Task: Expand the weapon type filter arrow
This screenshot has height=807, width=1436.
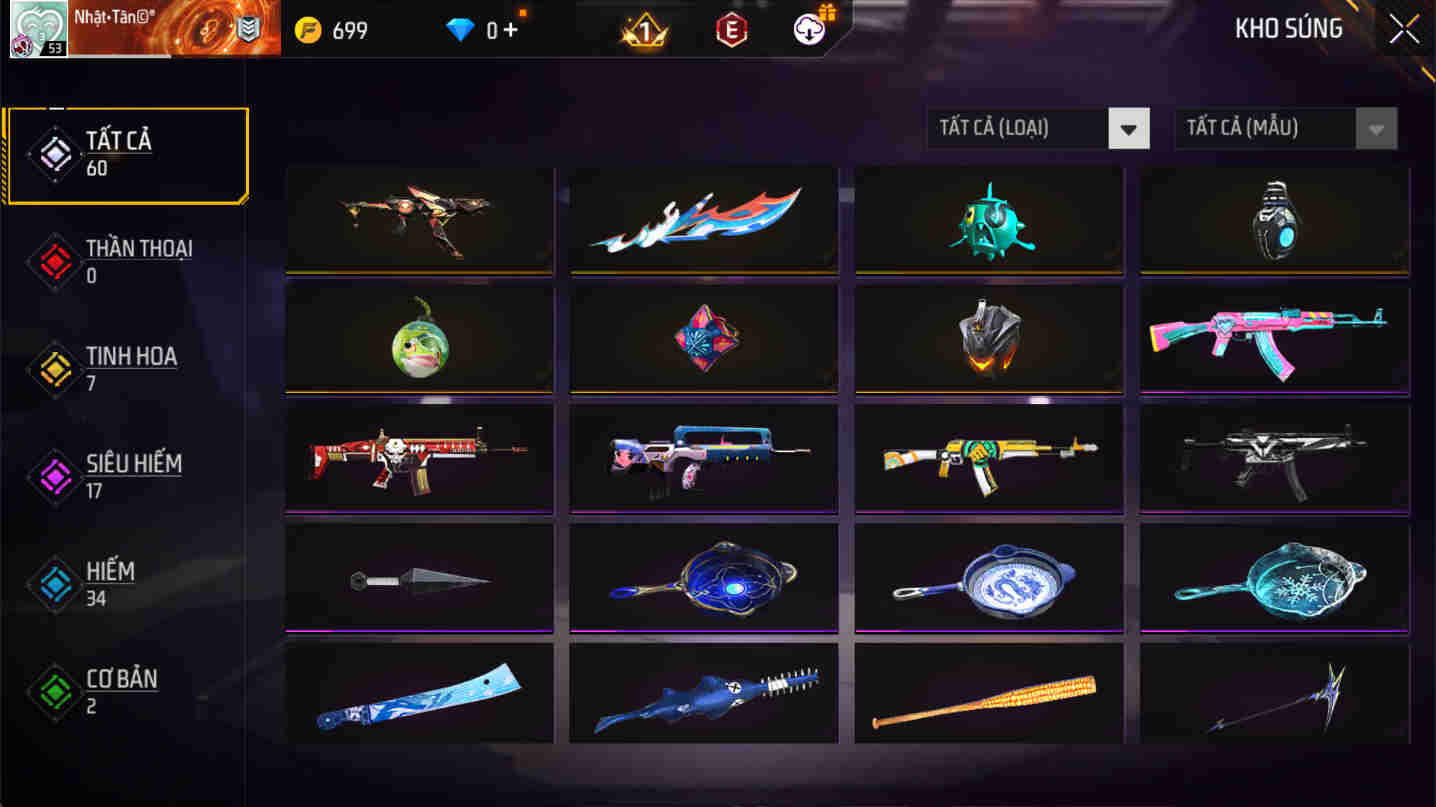Action: (x=1128, y=128)
